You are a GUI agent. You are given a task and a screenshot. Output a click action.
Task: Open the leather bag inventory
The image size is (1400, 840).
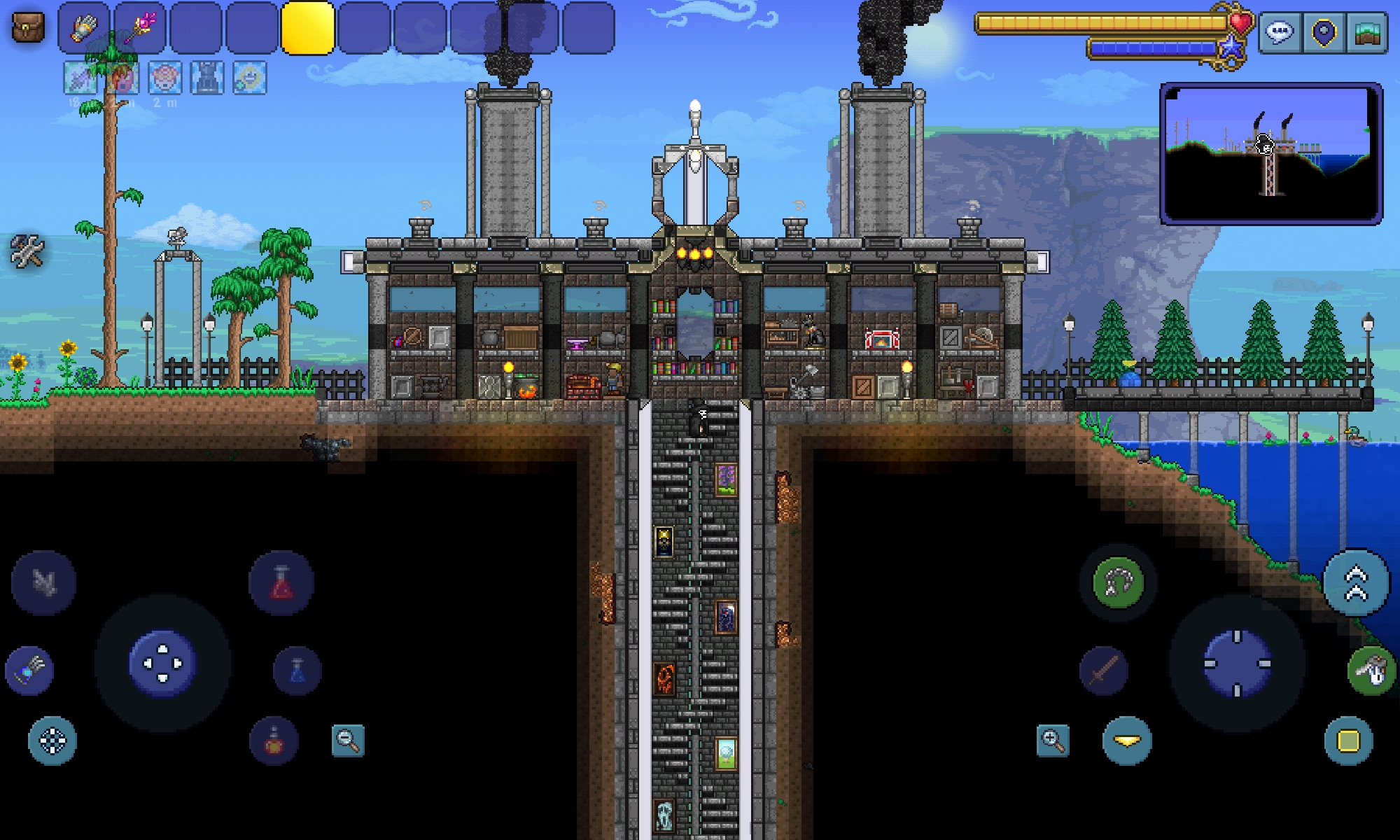[x=28, y=27]
